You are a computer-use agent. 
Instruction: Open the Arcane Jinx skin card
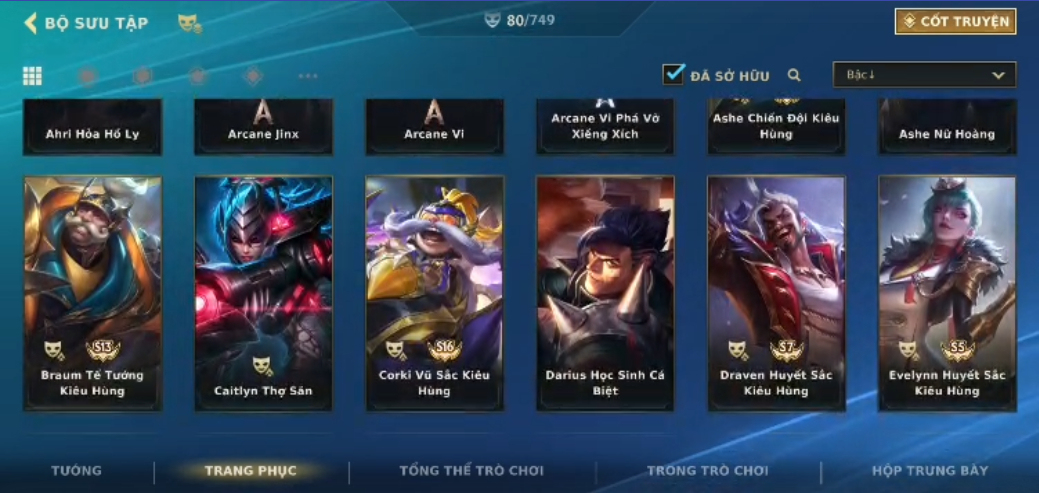click(263, 128)
